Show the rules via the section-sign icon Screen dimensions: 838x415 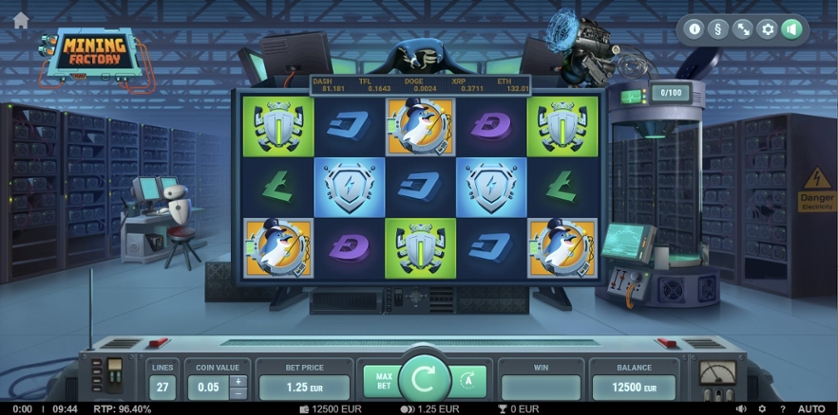[719, 29]
